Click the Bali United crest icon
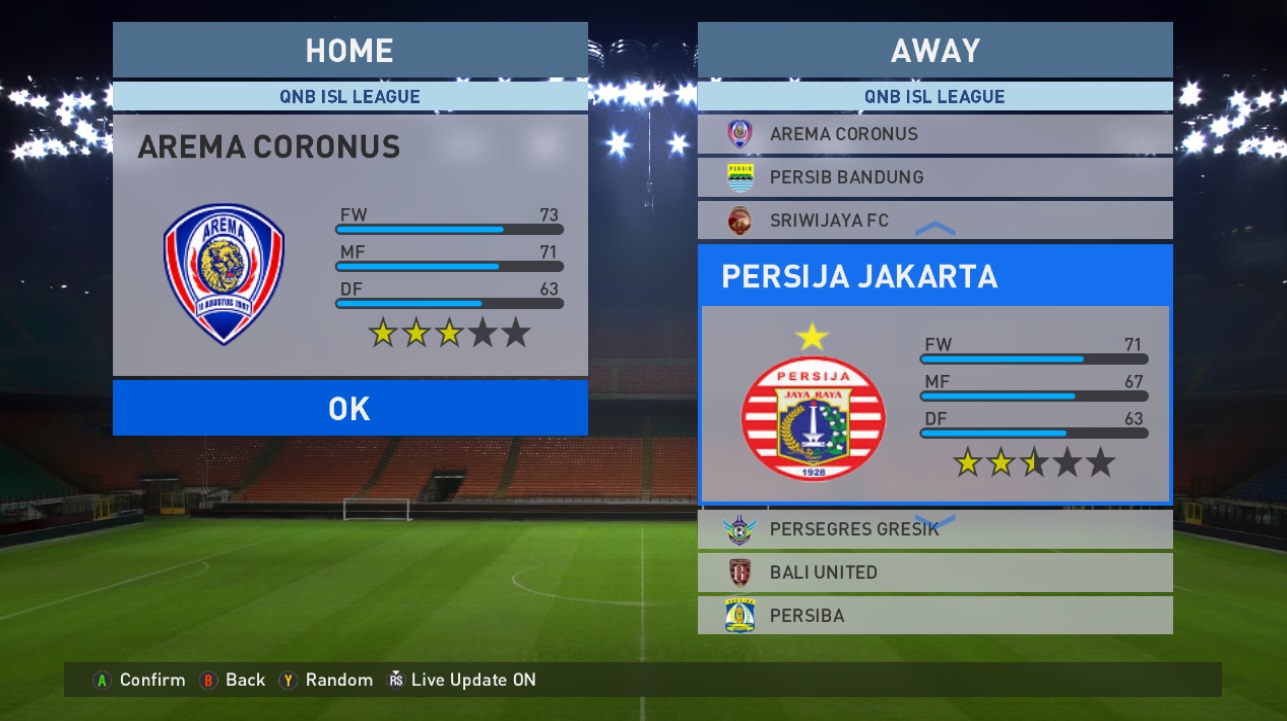1287x721 pixels. pos(739,572)
